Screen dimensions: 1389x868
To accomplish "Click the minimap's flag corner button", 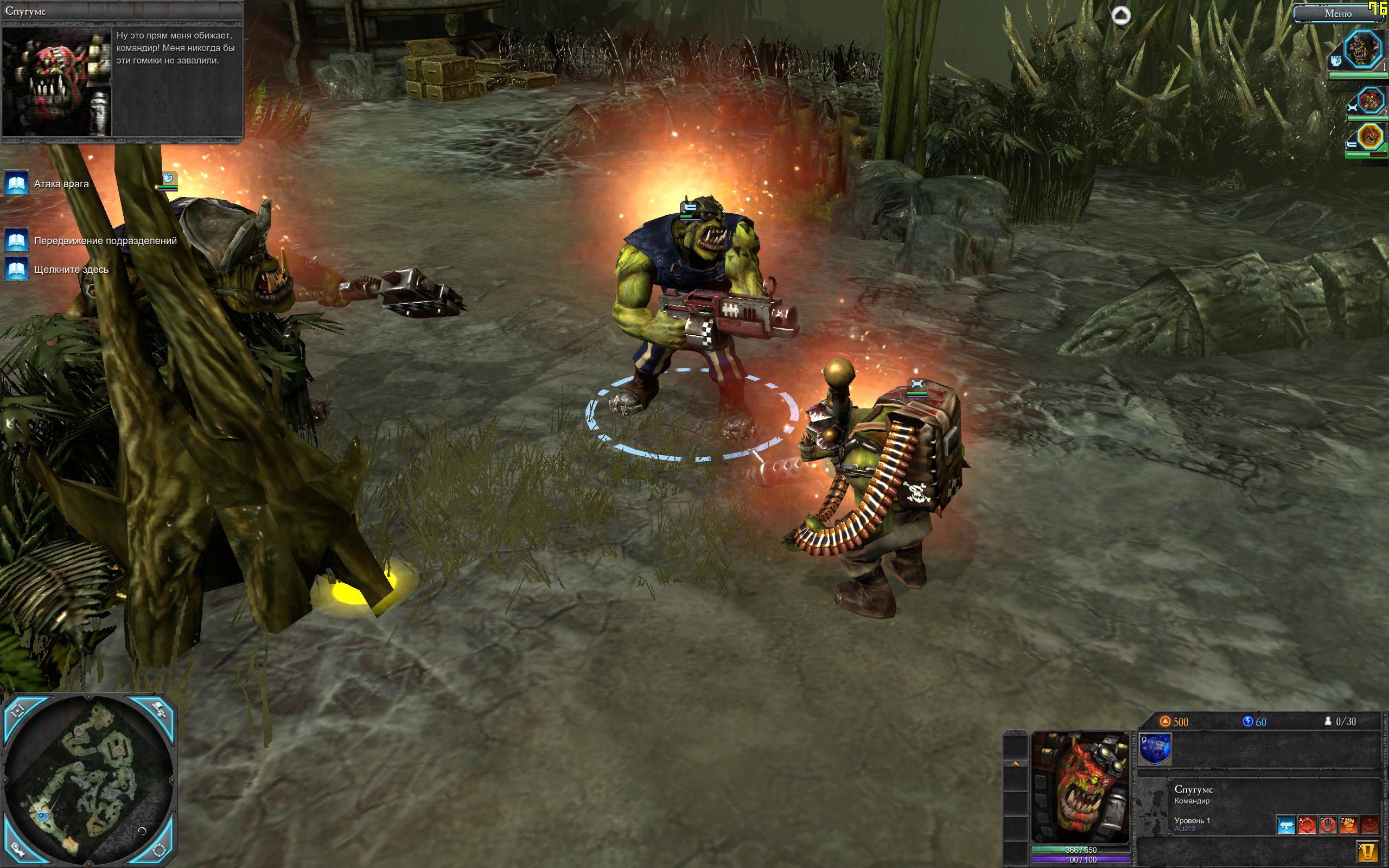I will point(161,710).
